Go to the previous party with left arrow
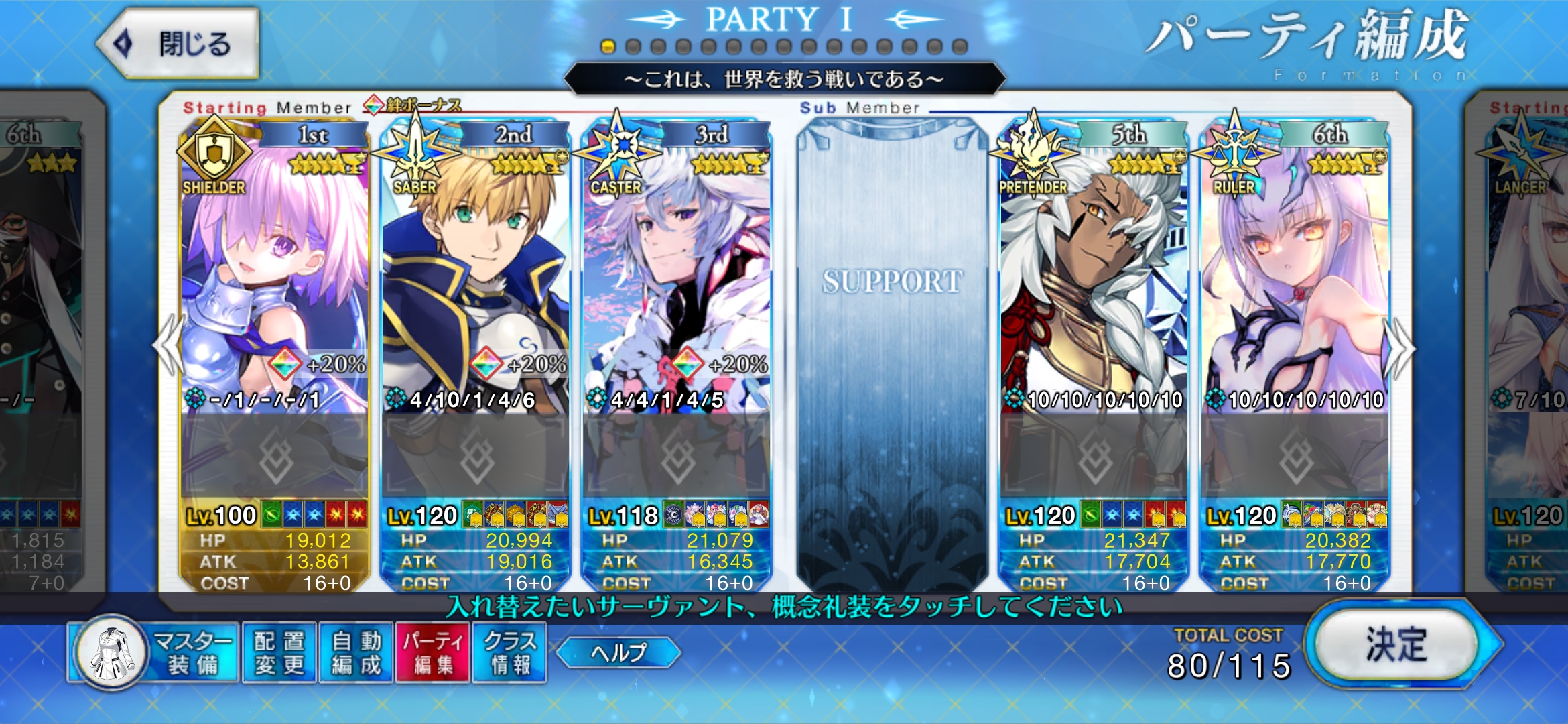This screenshot has width=1568, height=724. (168, 347)
